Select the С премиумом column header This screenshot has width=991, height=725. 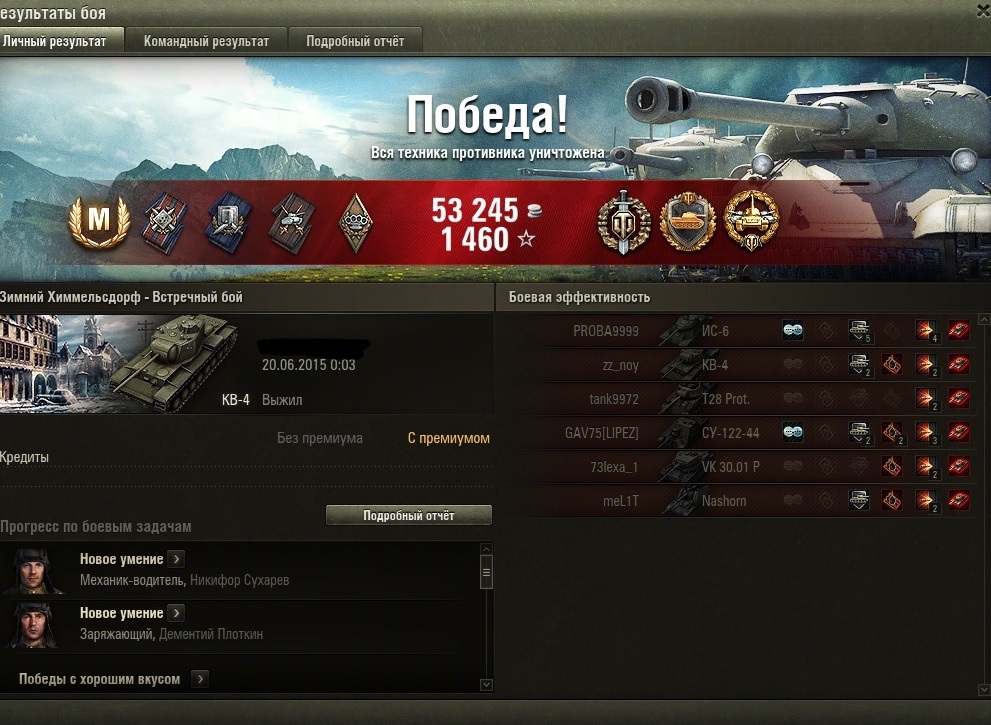pos(448,438)
